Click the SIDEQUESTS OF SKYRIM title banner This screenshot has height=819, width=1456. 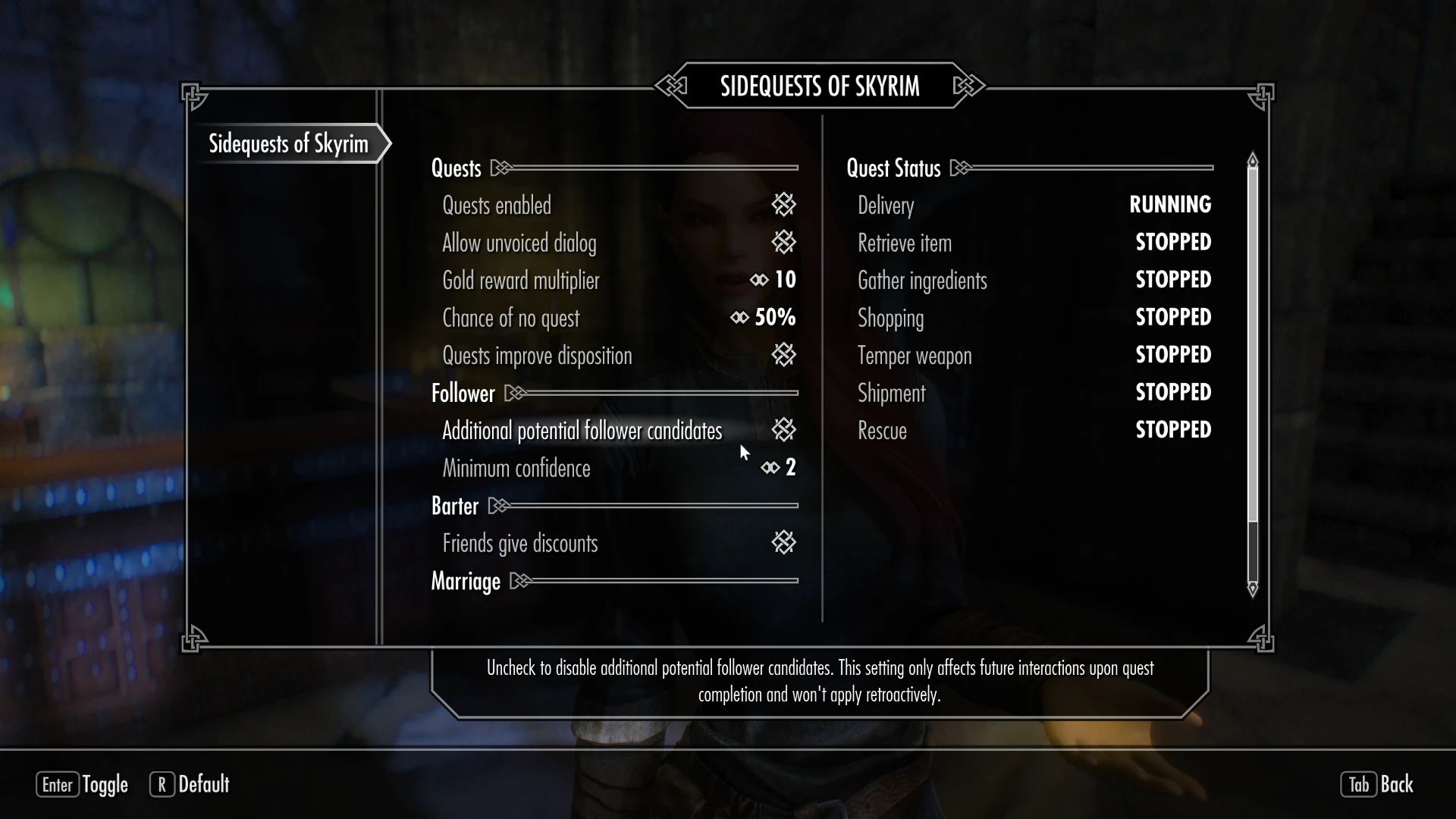pos(820,86)
